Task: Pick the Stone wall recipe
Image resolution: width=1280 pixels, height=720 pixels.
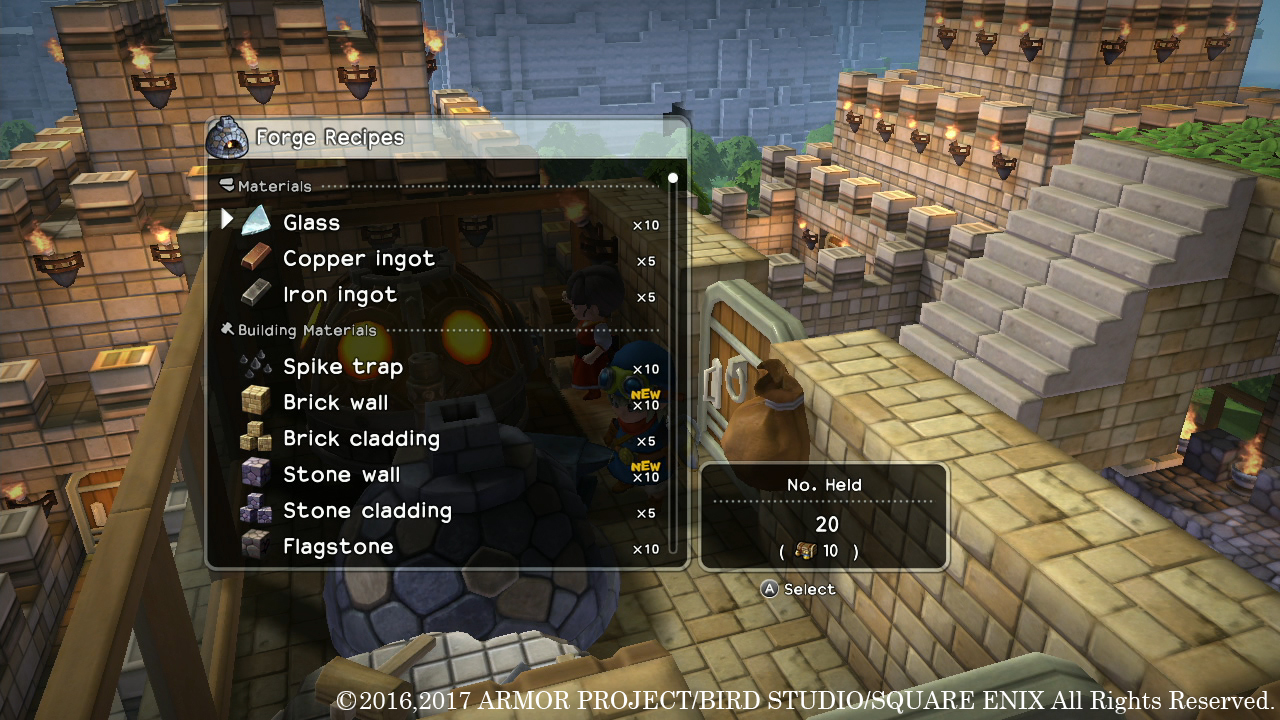Action: [341, 475]
